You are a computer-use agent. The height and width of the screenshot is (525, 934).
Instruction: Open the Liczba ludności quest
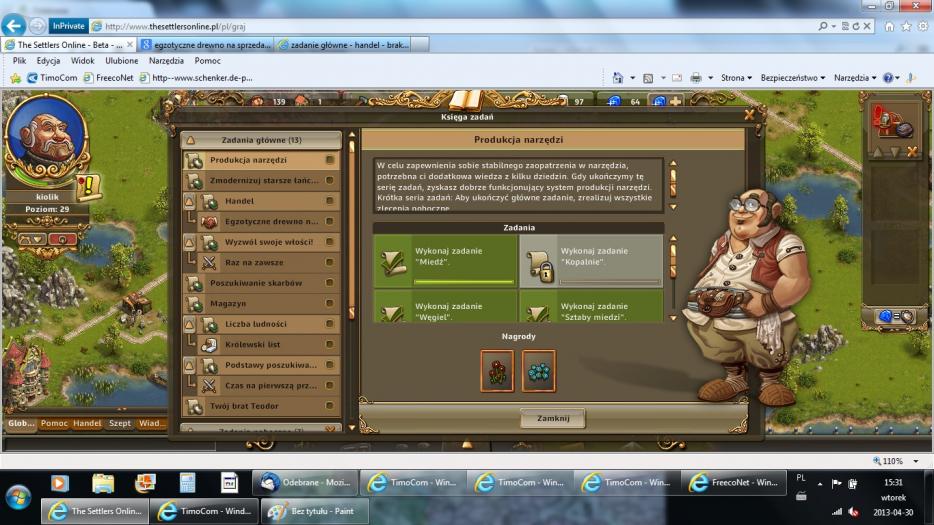(x=262, y=324)
